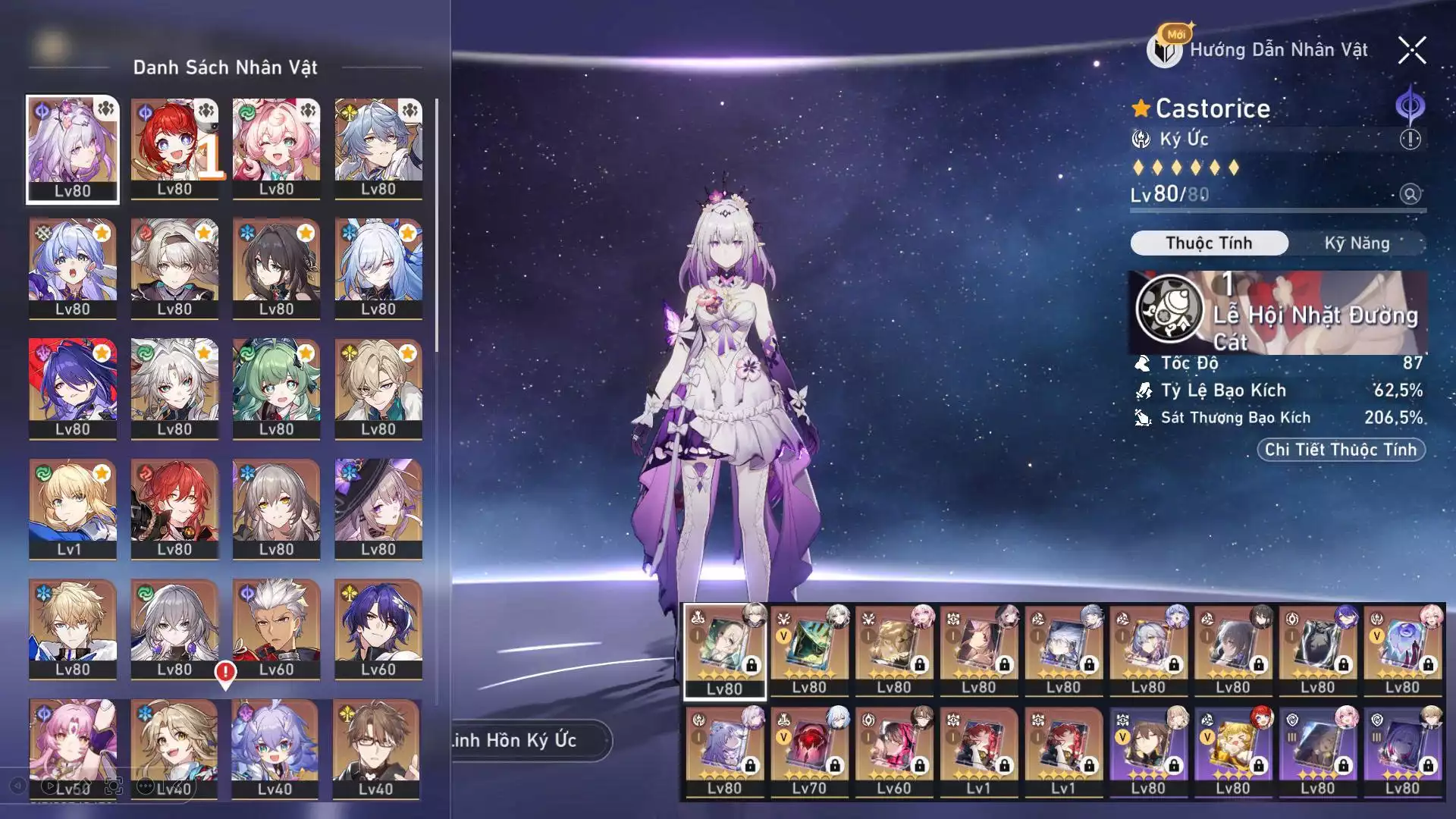
Task: Pick the glasses-wearing Lv40 character
Action: (378, 748)
